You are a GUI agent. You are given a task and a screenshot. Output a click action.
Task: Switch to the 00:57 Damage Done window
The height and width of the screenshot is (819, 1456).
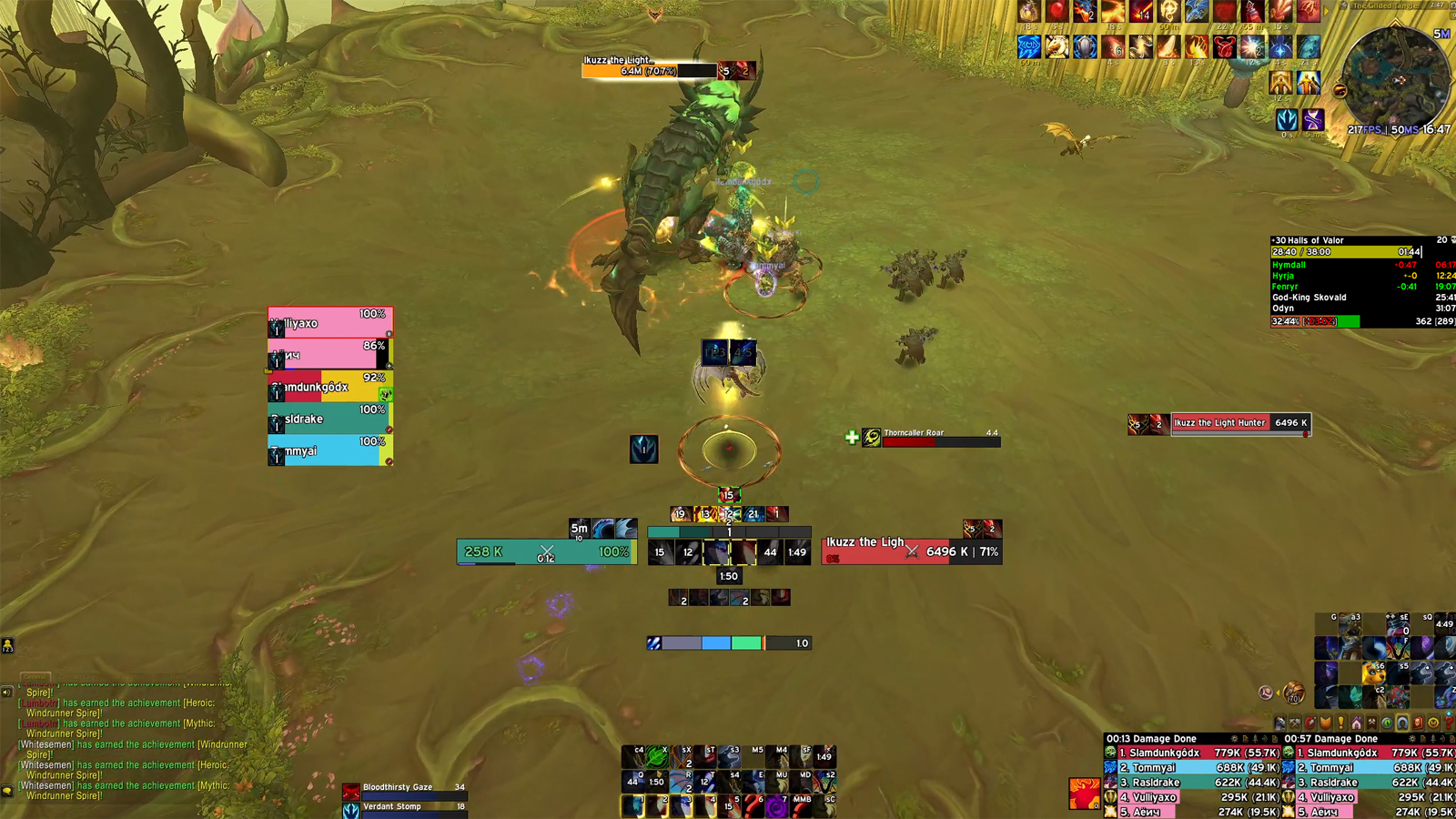pos(1331,738)
